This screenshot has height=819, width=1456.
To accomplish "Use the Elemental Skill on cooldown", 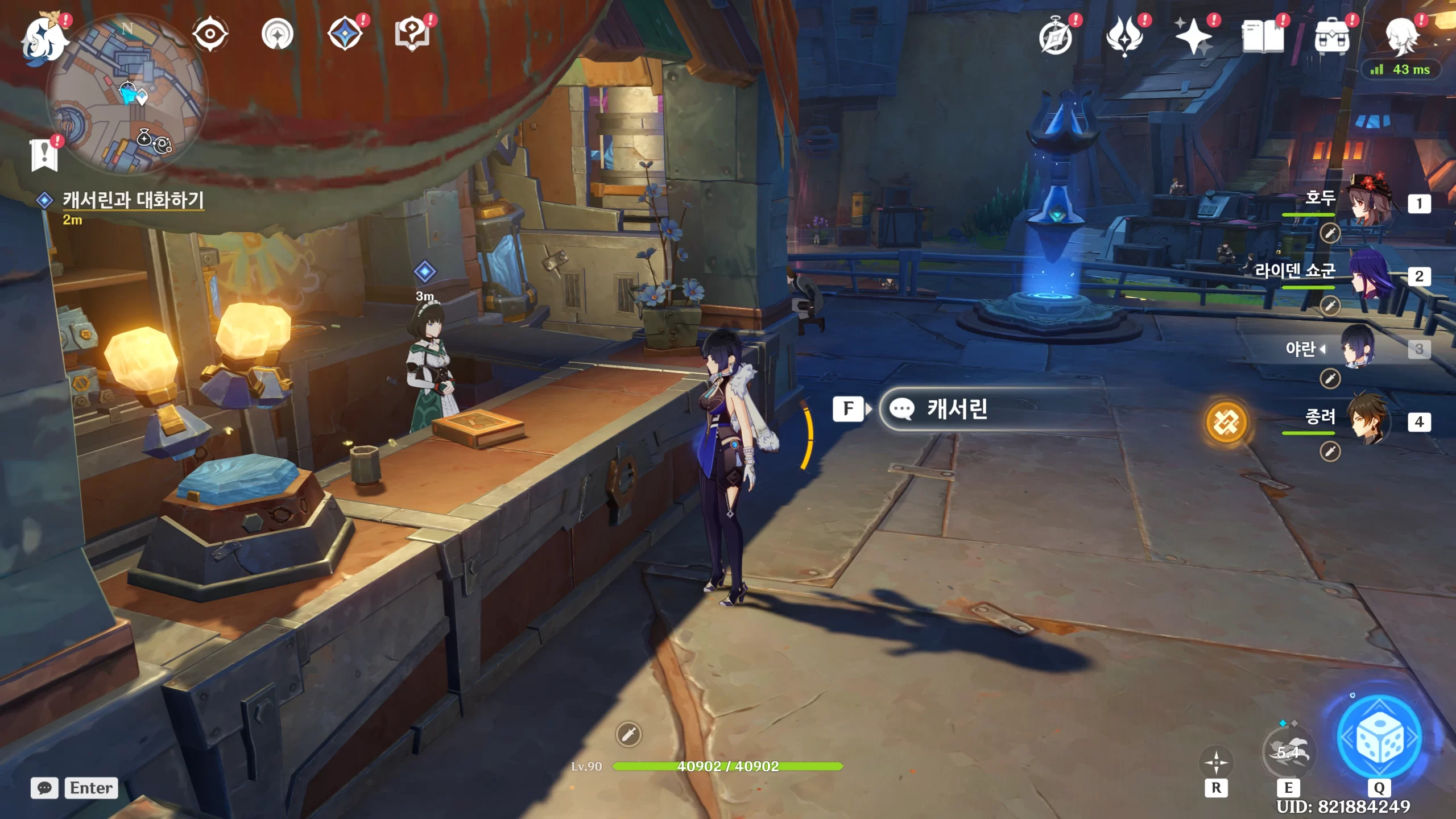I will point(1288,752).
